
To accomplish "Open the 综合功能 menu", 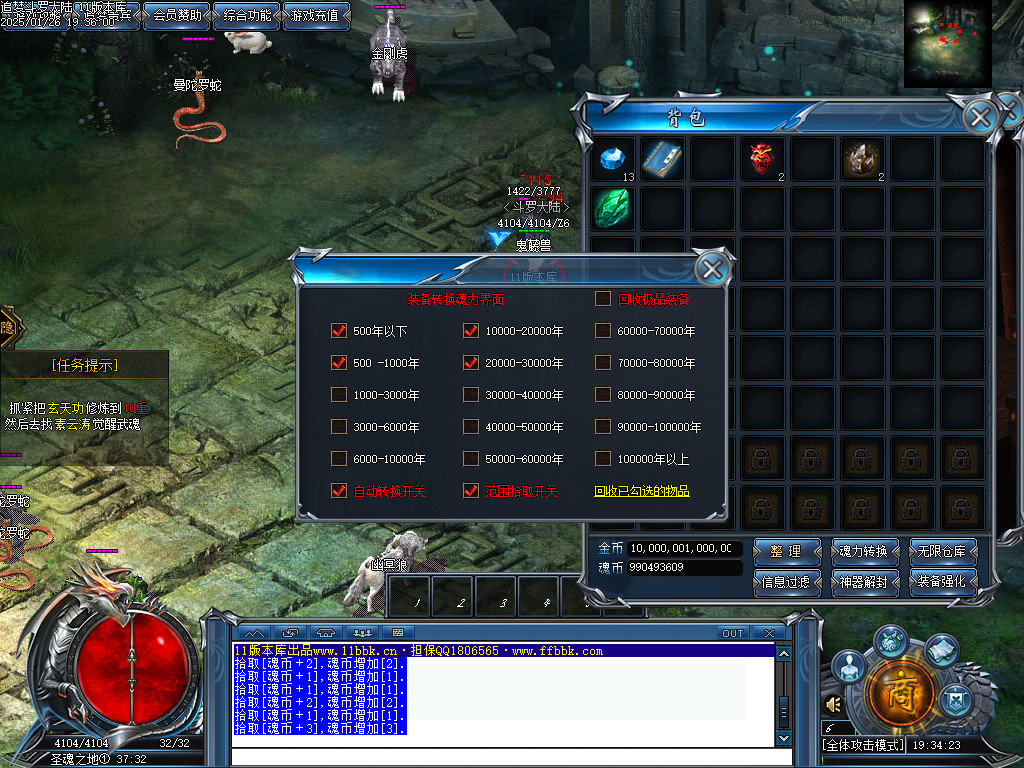I will 246,16.
